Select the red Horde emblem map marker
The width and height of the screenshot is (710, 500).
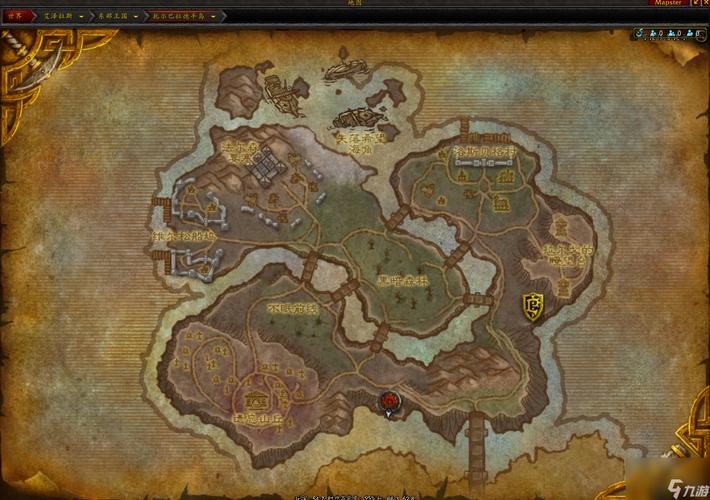[x=388, y=401]
